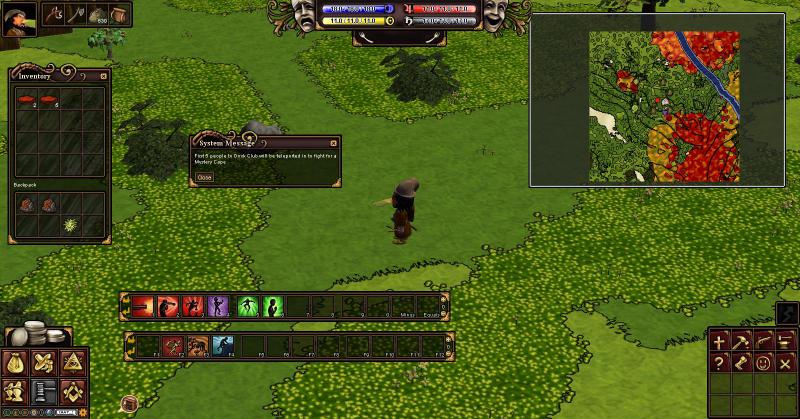Choose the pickaxe action icon
Screen dimensions: 800x419
[x=742, y=342]
